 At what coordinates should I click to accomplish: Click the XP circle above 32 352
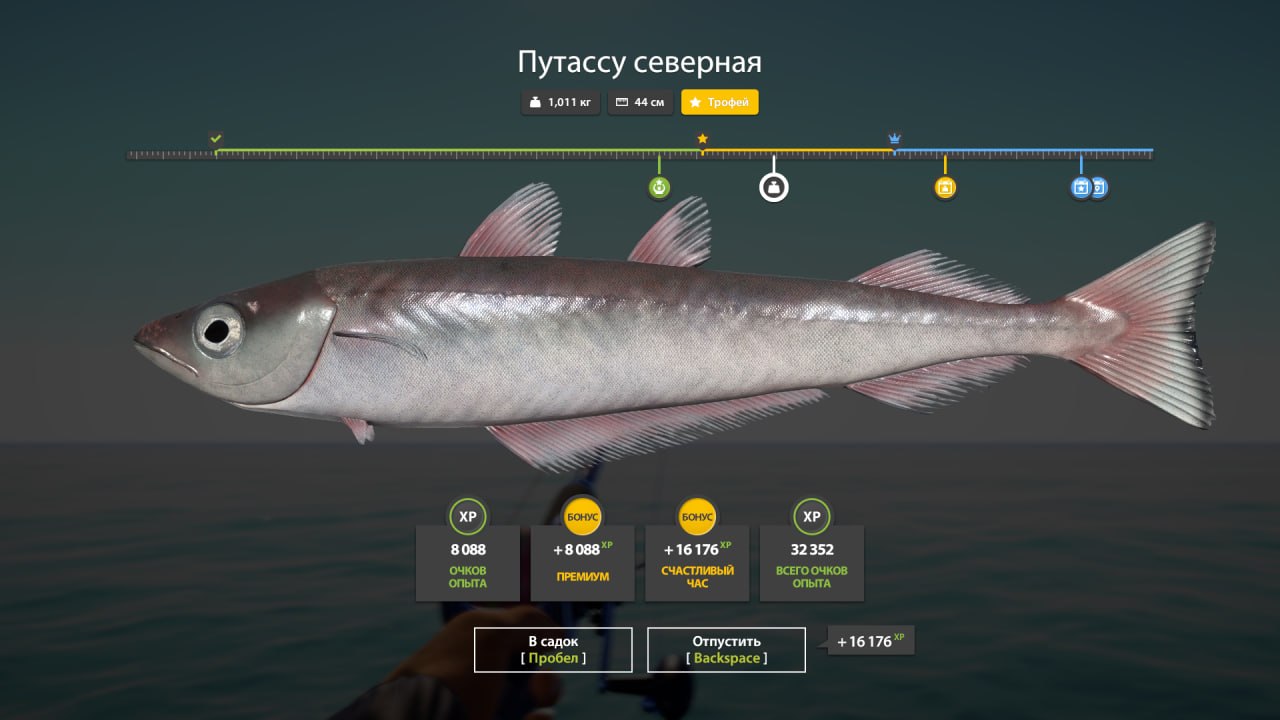811,517
